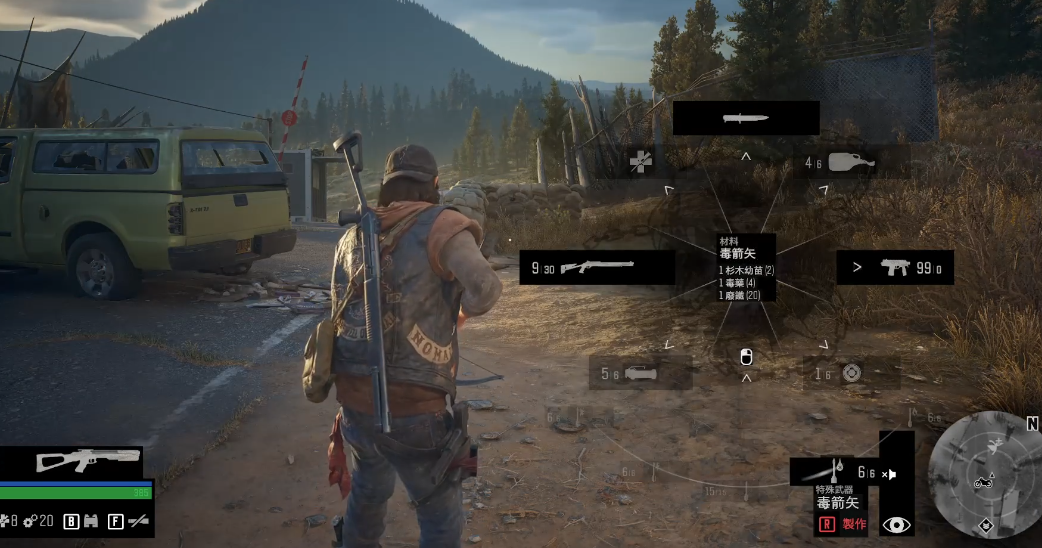Choose the shotgun slot showing 9/30

point(597,267)
